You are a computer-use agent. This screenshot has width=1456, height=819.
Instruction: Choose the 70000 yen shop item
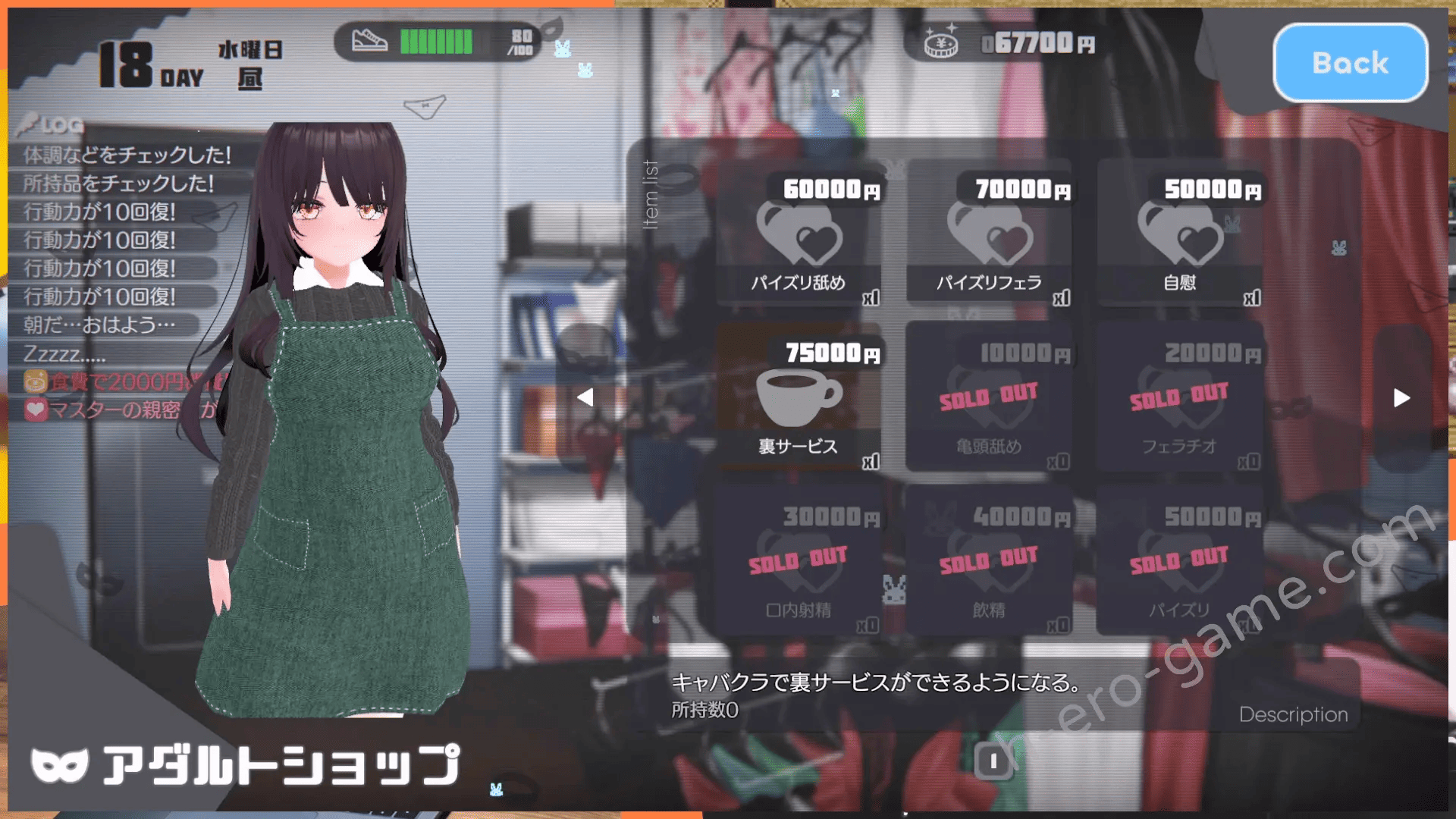(x=989, y=235)
